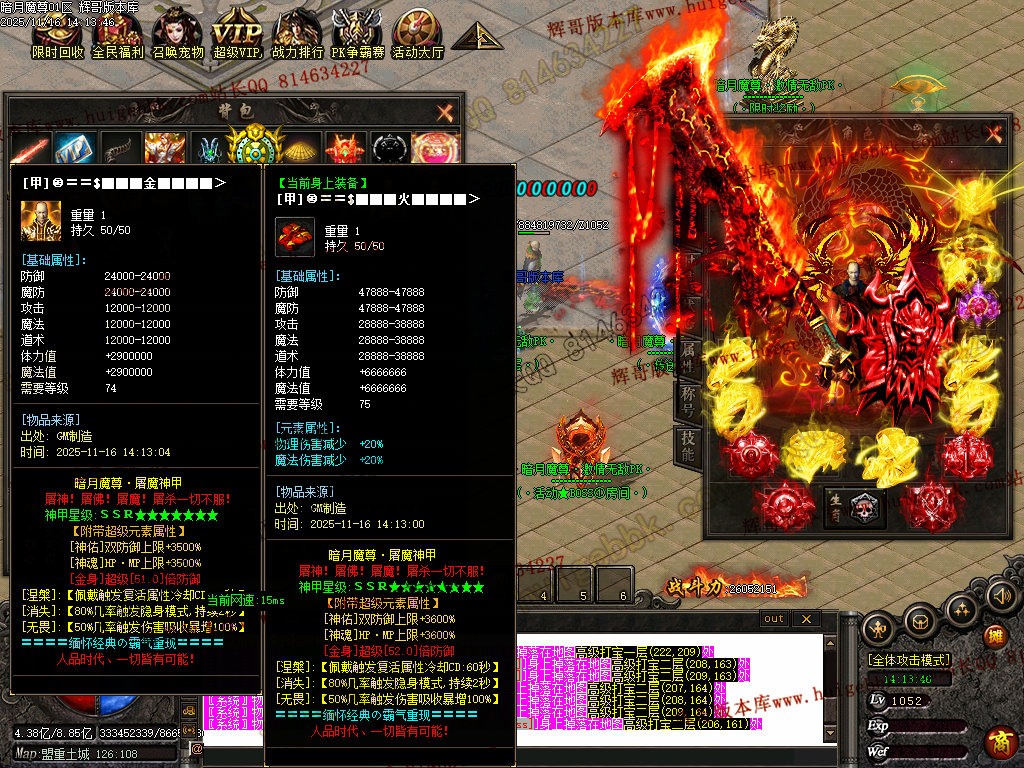Open the 商 shop button
The image size is (1024, 768).
(1000, 742)
